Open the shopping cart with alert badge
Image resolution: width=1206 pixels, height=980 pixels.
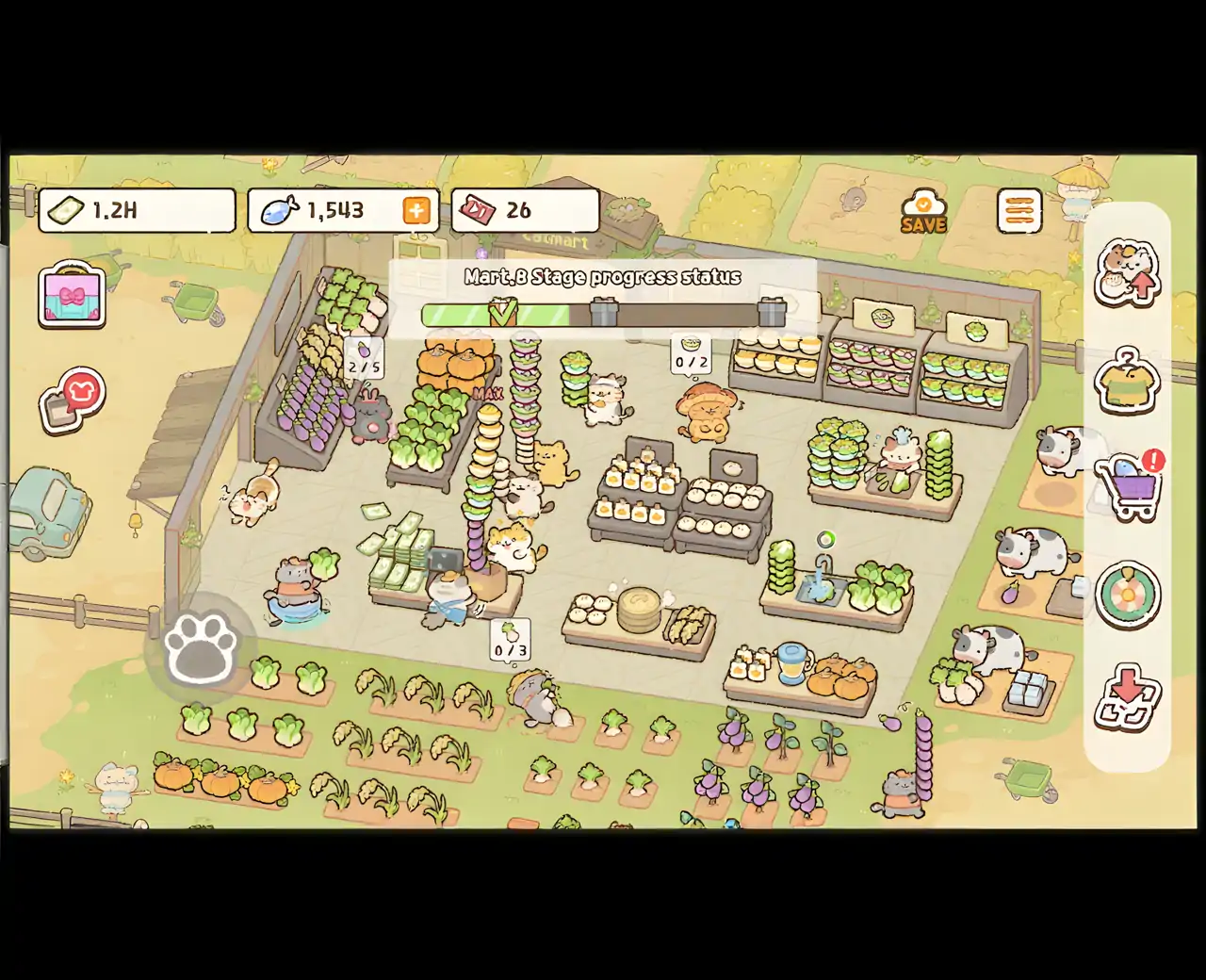coord(1131,485)
